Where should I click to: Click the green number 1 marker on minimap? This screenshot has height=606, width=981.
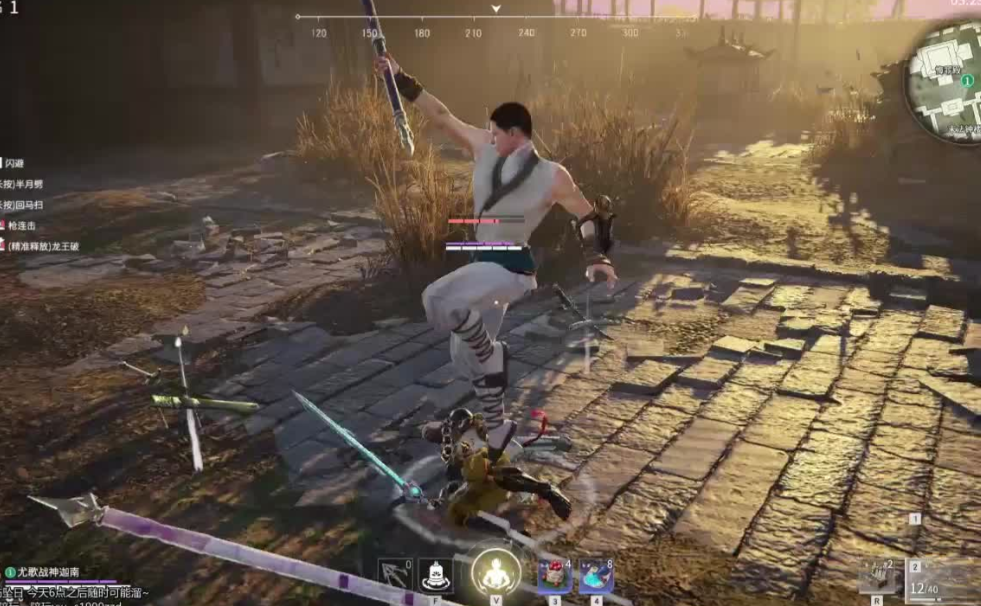coord(967,80)
